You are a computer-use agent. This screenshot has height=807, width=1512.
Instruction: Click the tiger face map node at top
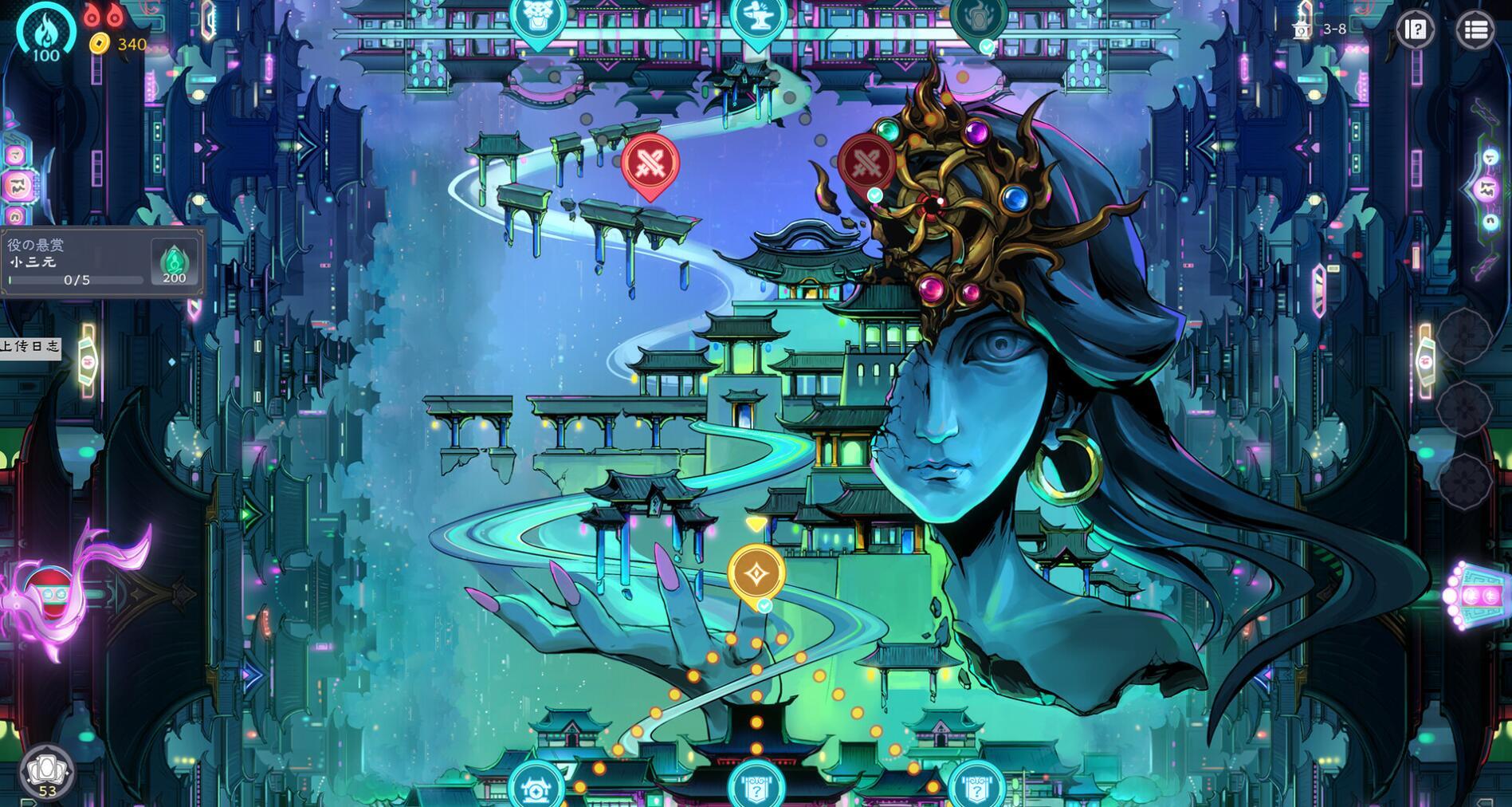coord(536,18)
